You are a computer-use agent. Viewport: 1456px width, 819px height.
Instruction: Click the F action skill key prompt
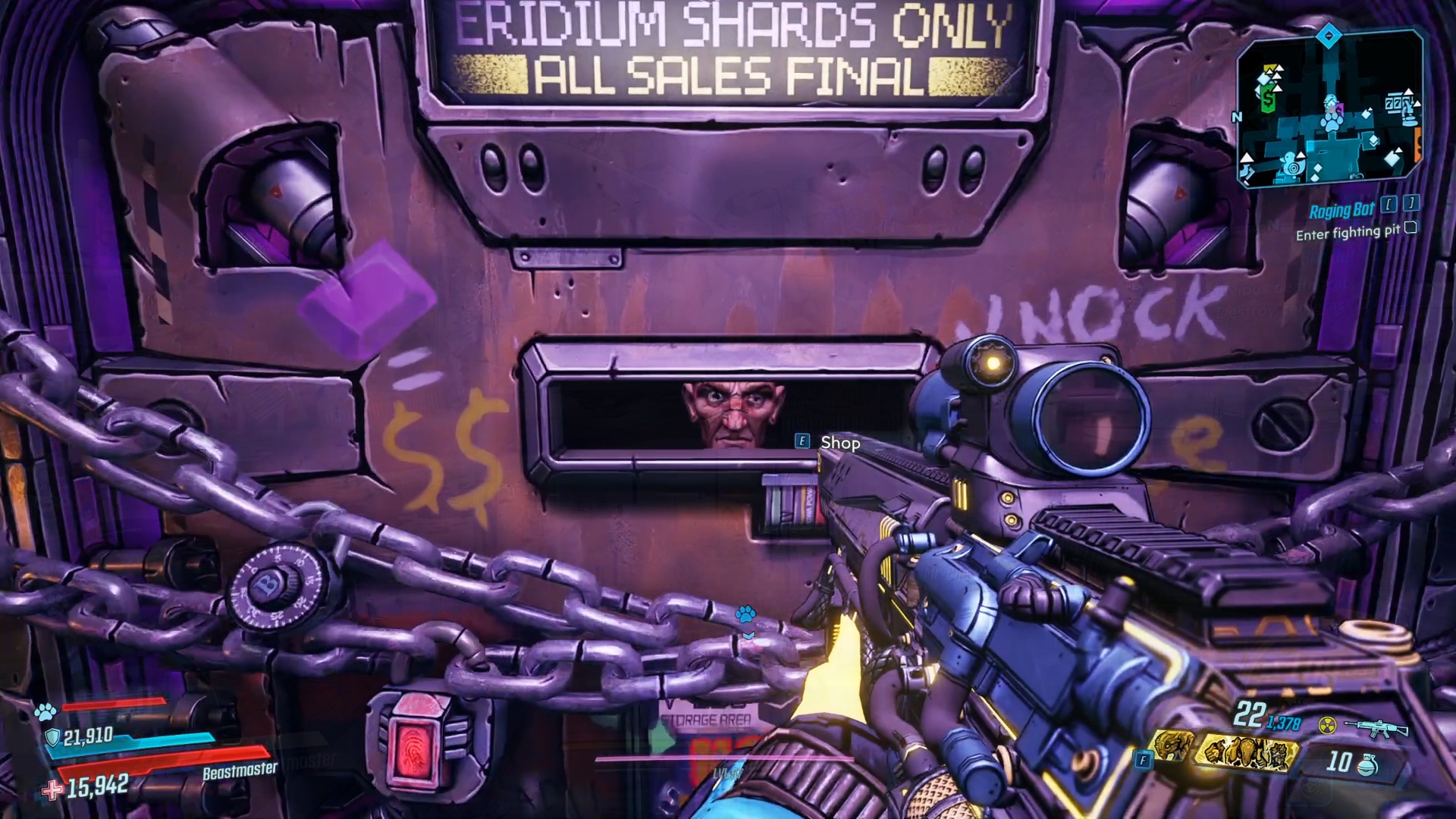click(1142, 758)
